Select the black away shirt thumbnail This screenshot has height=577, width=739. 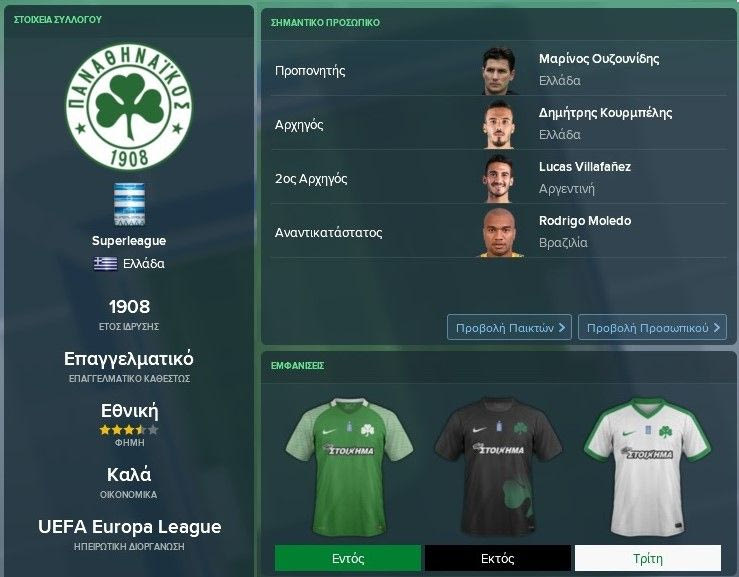[497, 464]
